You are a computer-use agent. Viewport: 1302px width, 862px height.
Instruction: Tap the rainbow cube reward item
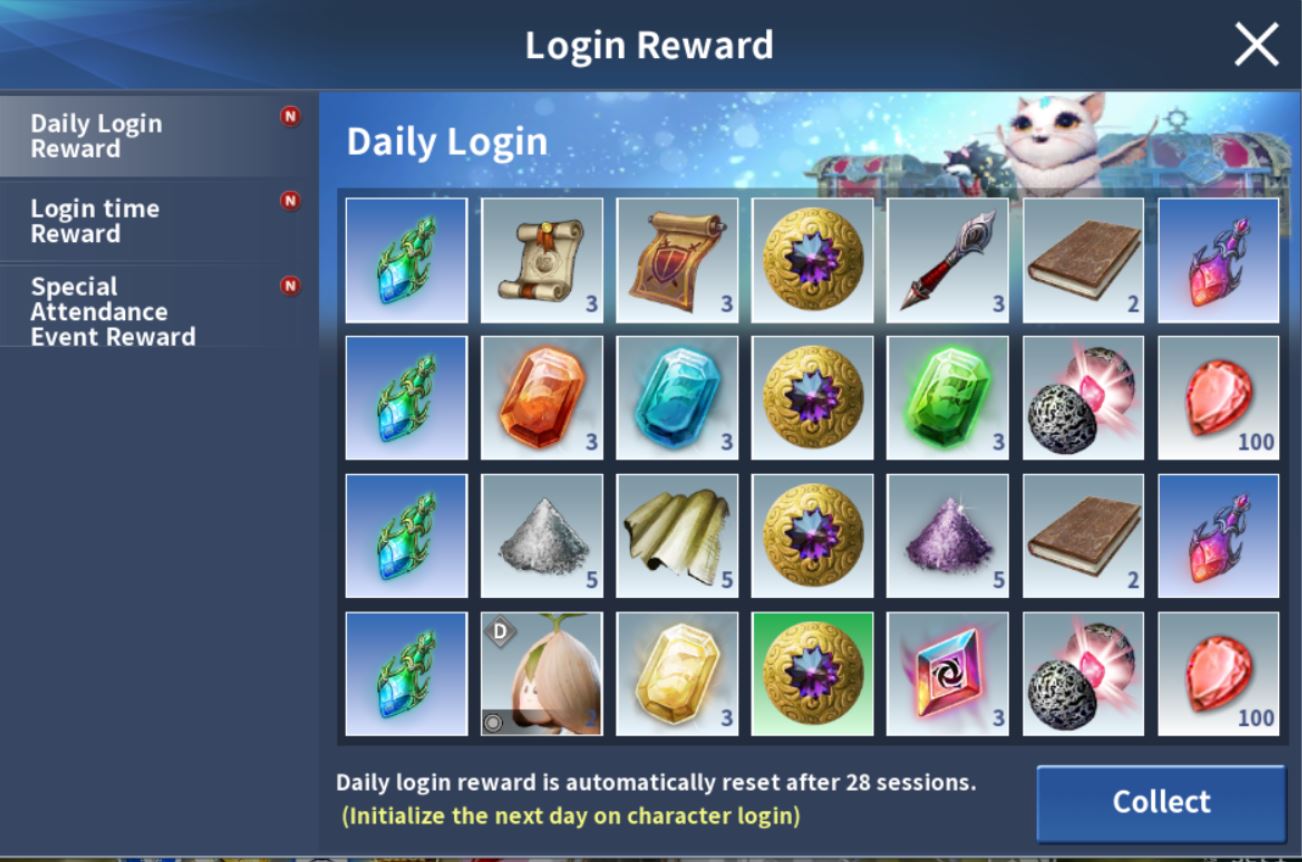click(946, 672)
